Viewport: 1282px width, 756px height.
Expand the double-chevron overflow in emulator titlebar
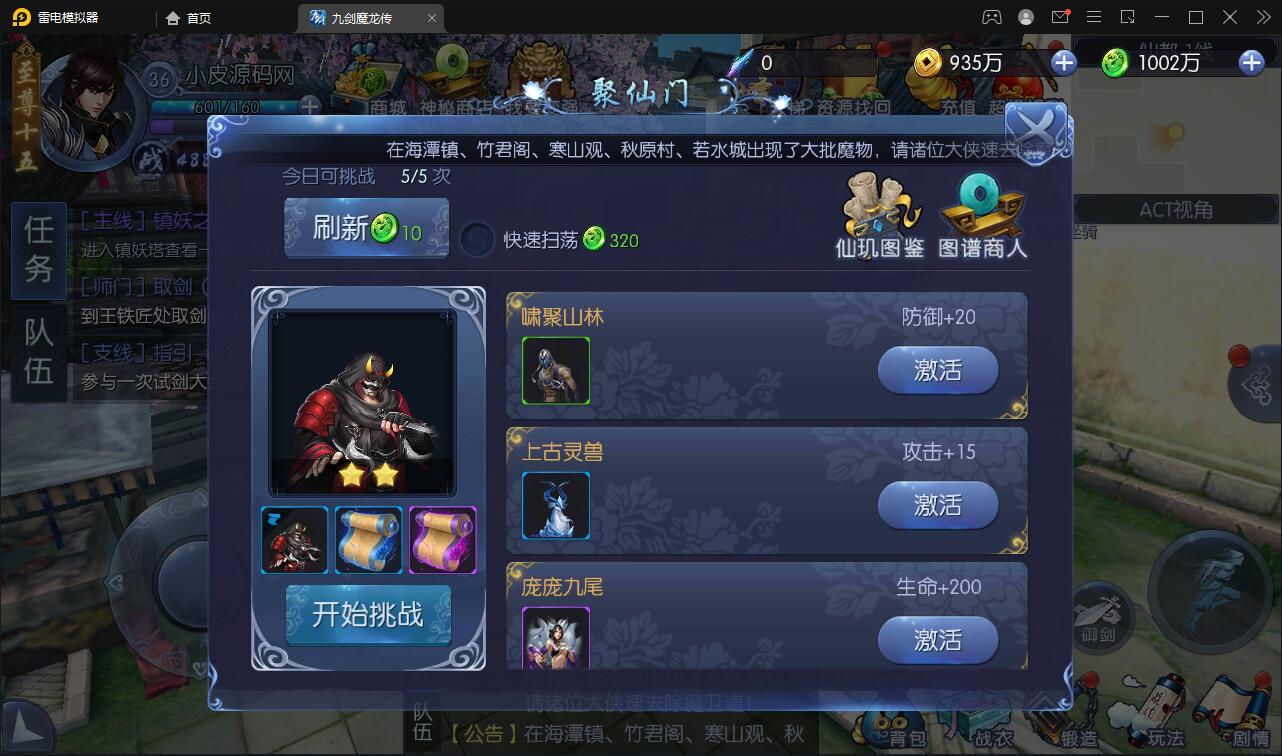pos(1262,17)
